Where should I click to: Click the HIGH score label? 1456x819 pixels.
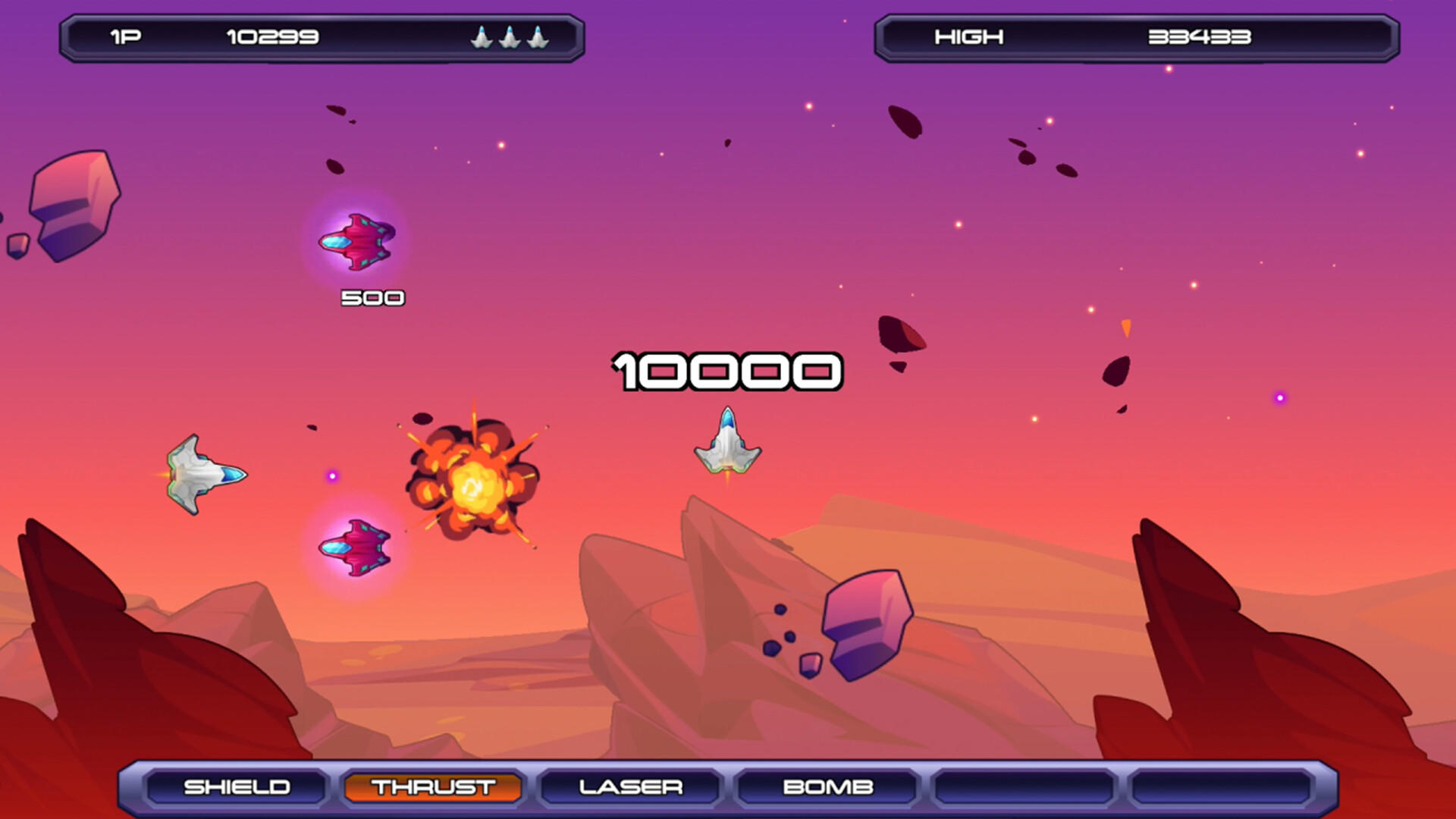pos(969,36)
